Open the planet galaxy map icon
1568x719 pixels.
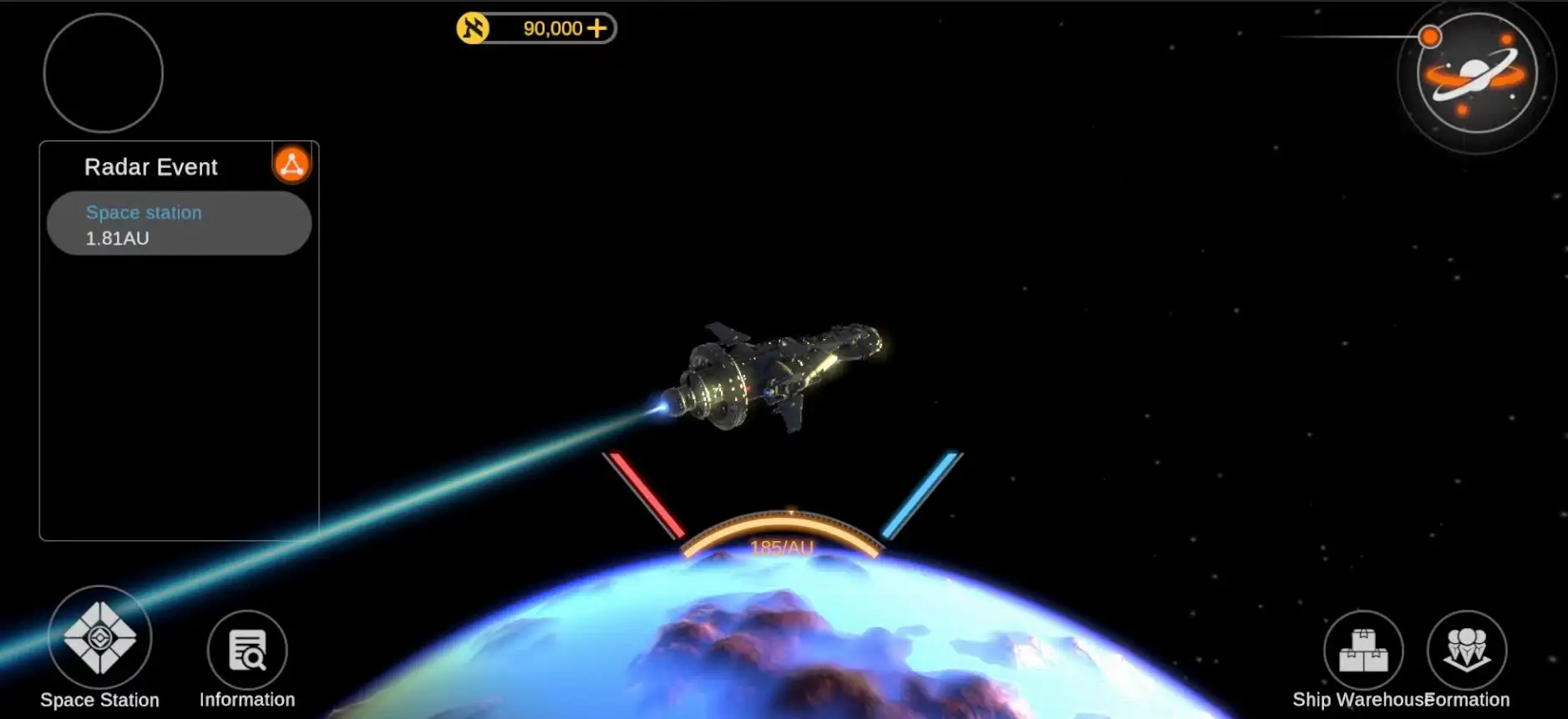tap(1476, 74)
